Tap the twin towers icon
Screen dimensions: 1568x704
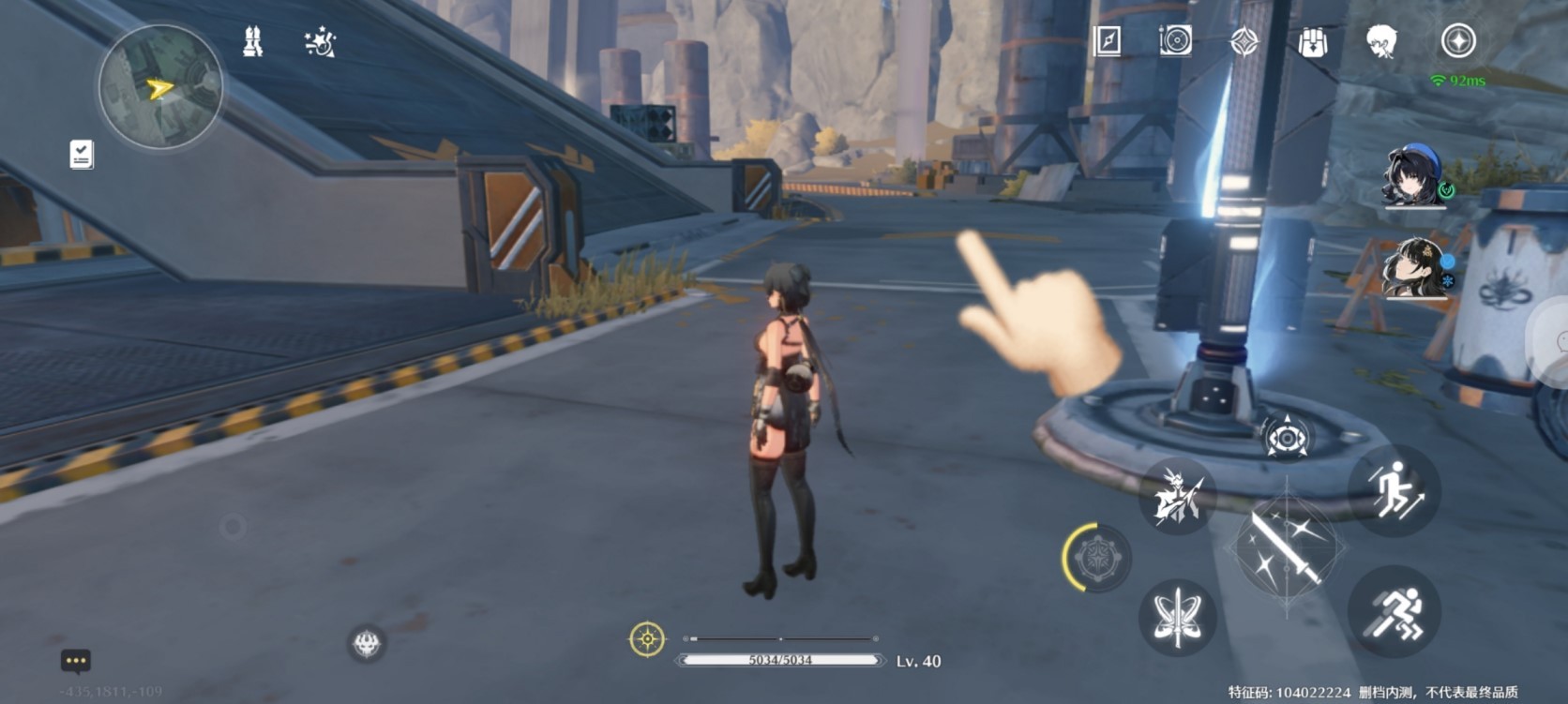252,42
